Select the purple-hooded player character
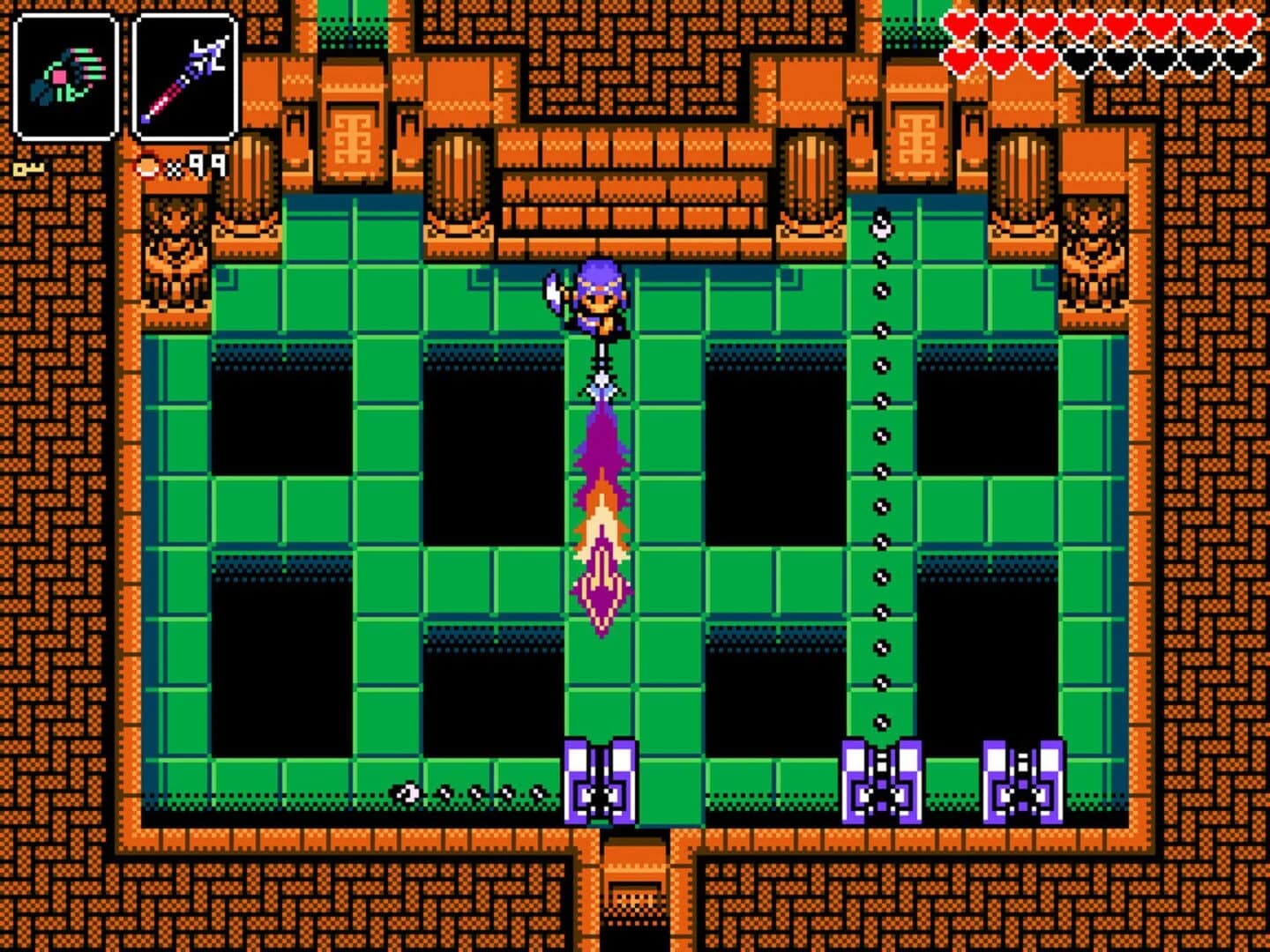The height and width of the screenshot is (952, 1270). (598, 300)
